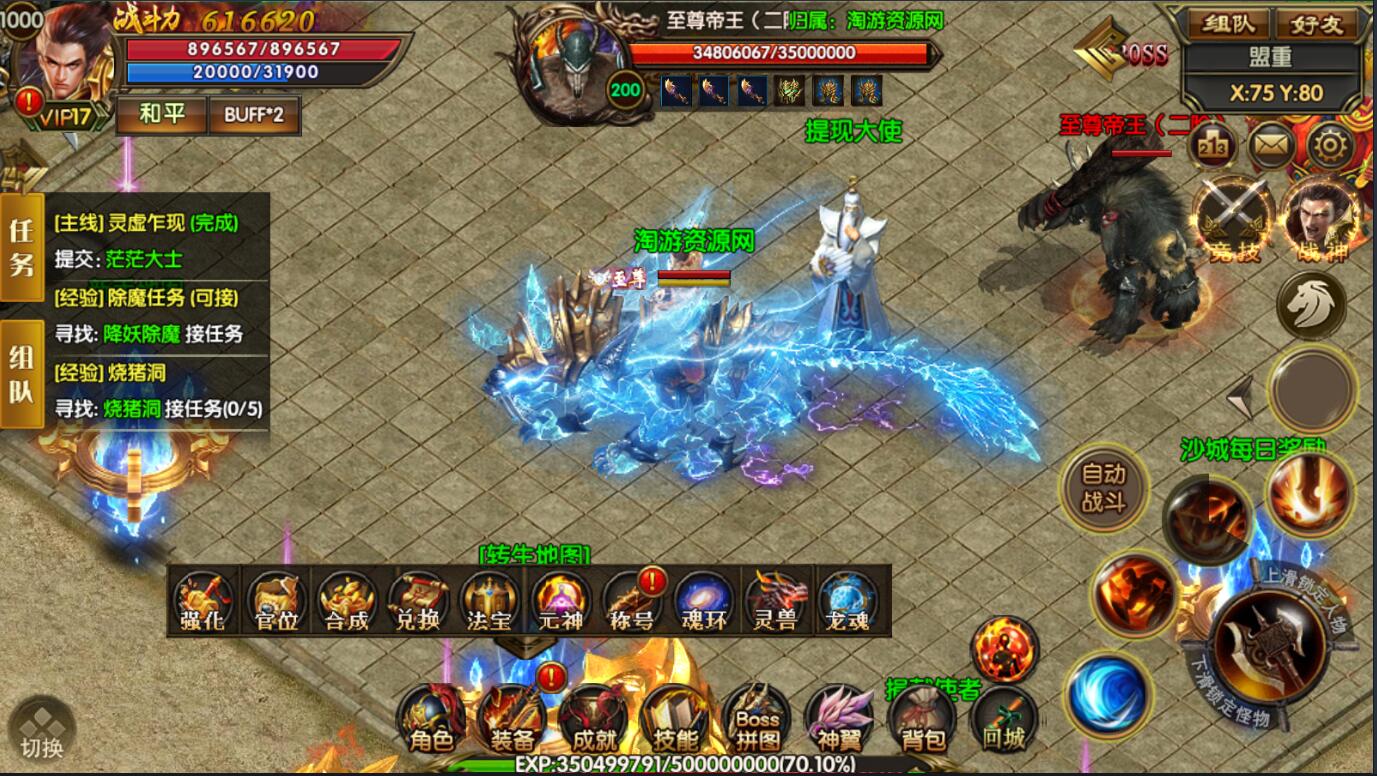This screenshot has width=1377, height=776.
Task: Open the 强化 enhancement menu
Action: (x=204, y=602)
